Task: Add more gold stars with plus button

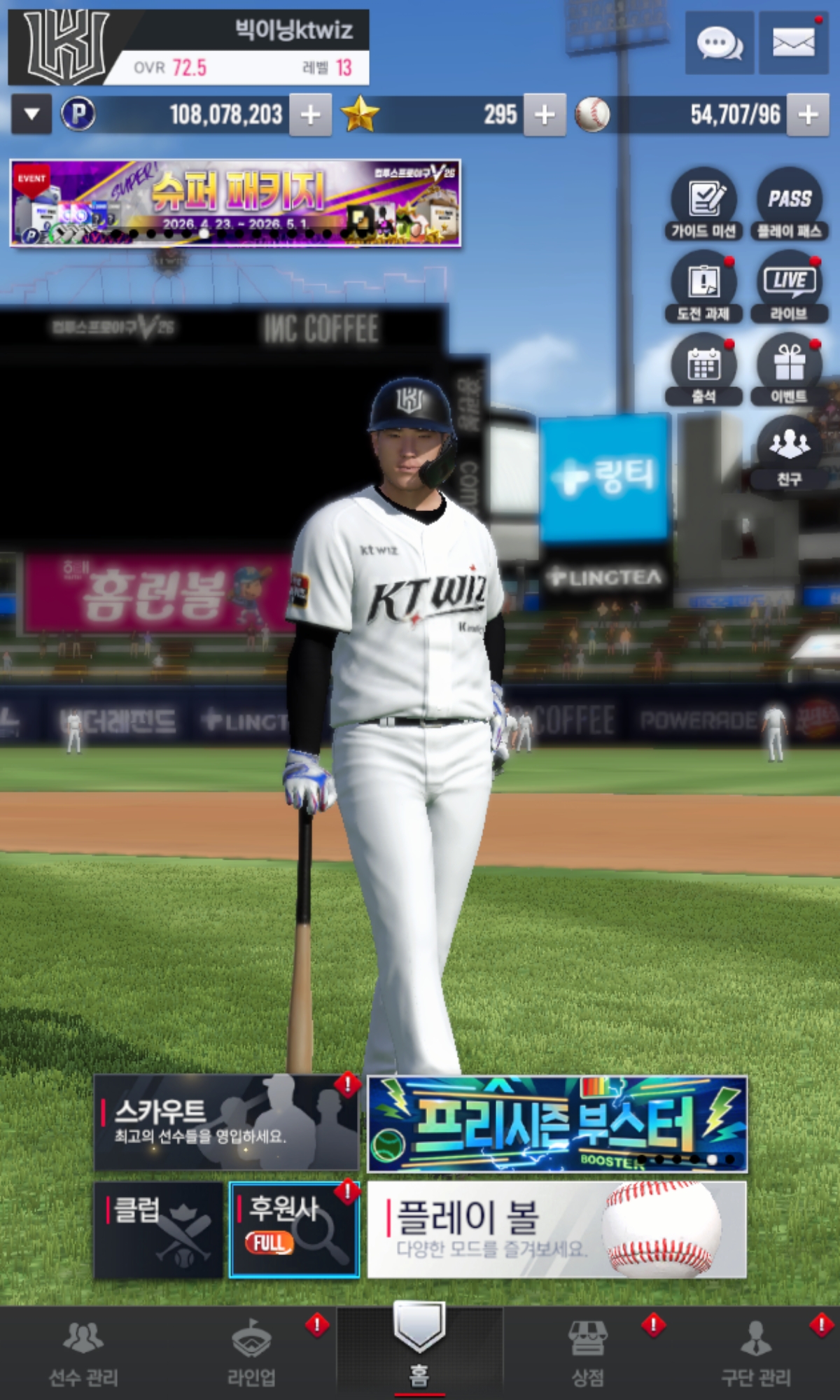Action: pos(545,115)
